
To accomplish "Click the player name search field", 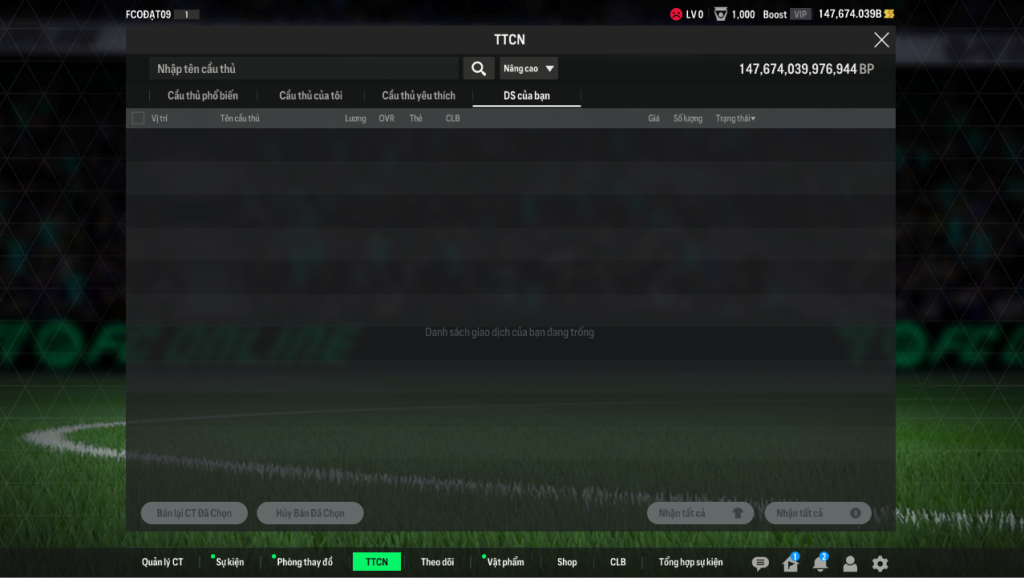I will coord(303,69).
